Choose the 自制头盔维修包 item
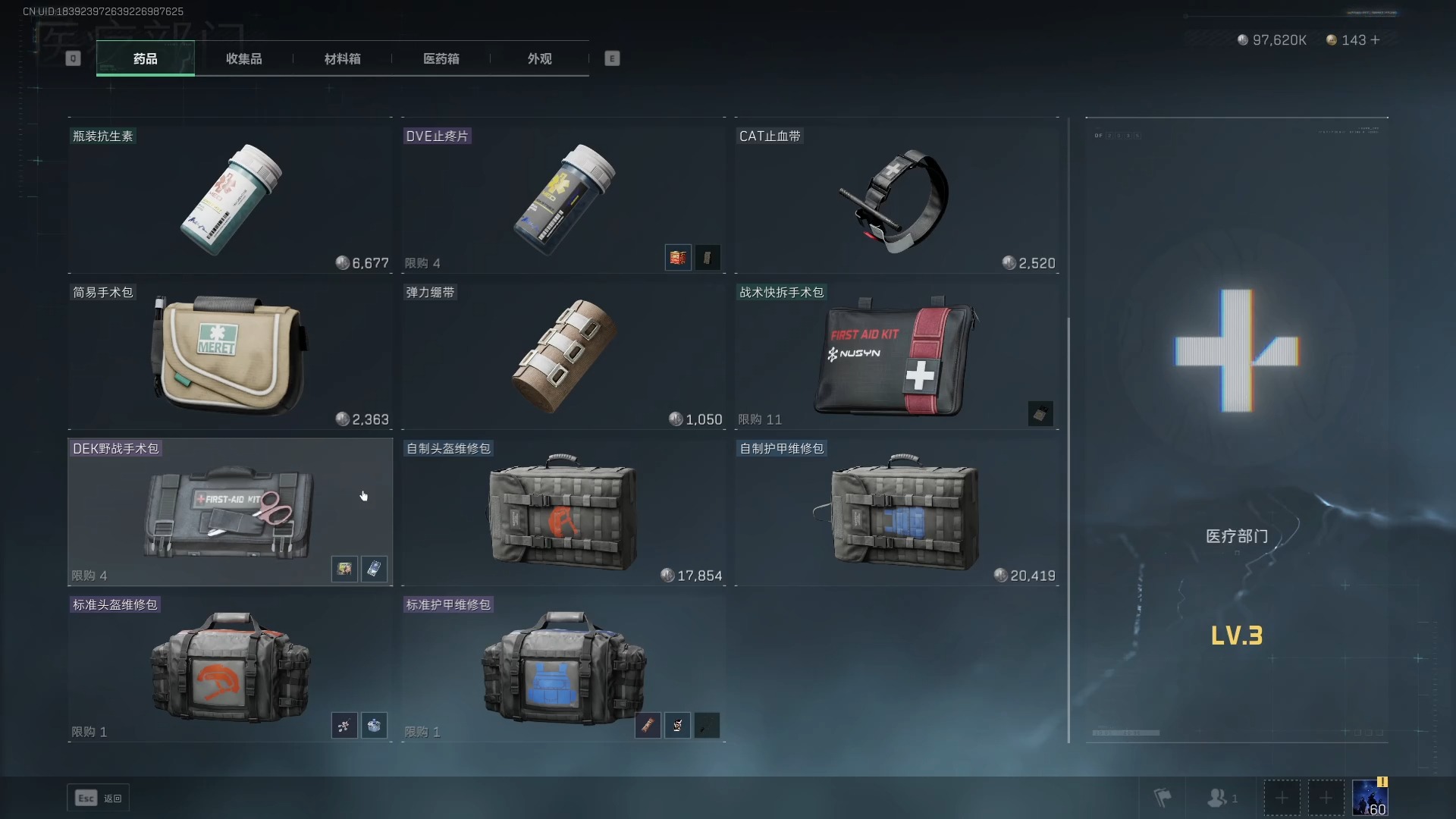Image resolution: width=1456 pixels, height=819 pixels. point(563,511)
